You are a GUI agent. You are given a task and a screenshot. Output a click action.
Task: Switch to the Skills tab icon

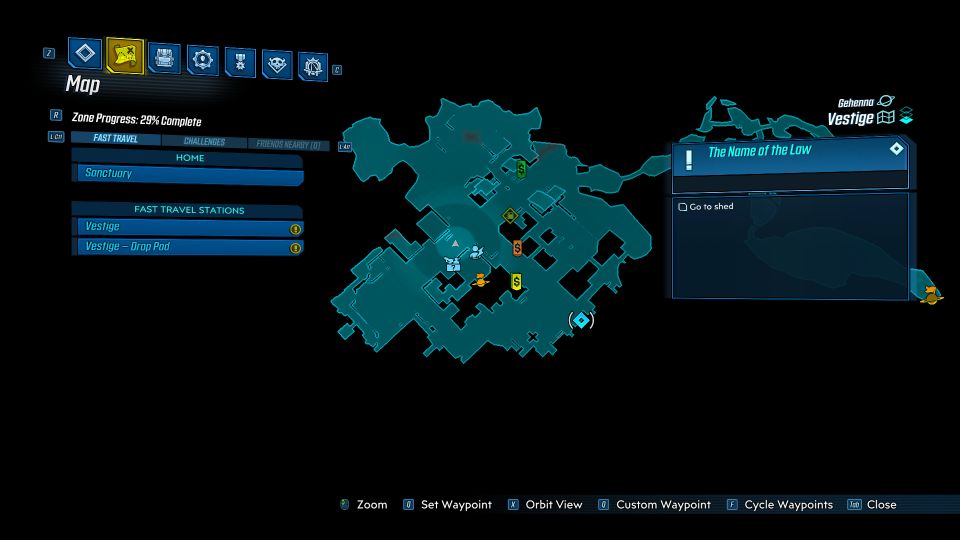(203, 60)
